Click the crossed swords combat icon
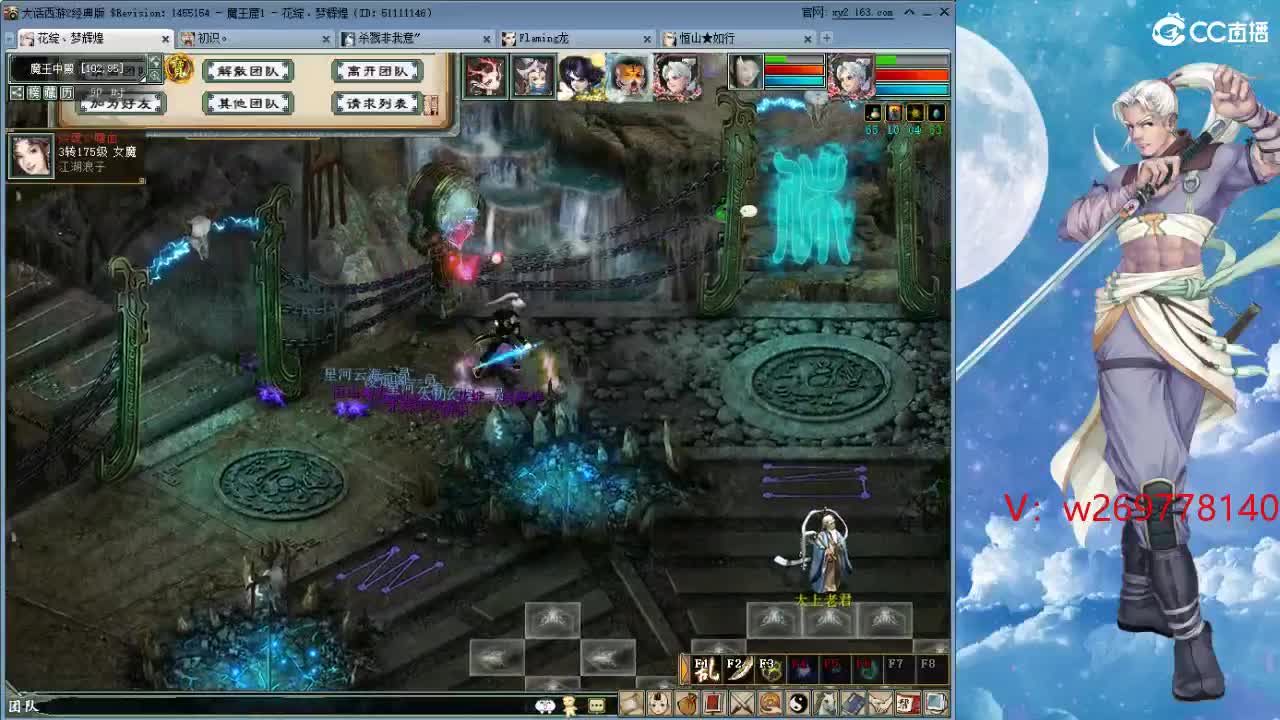1280x720 pixels. (741, 702)
